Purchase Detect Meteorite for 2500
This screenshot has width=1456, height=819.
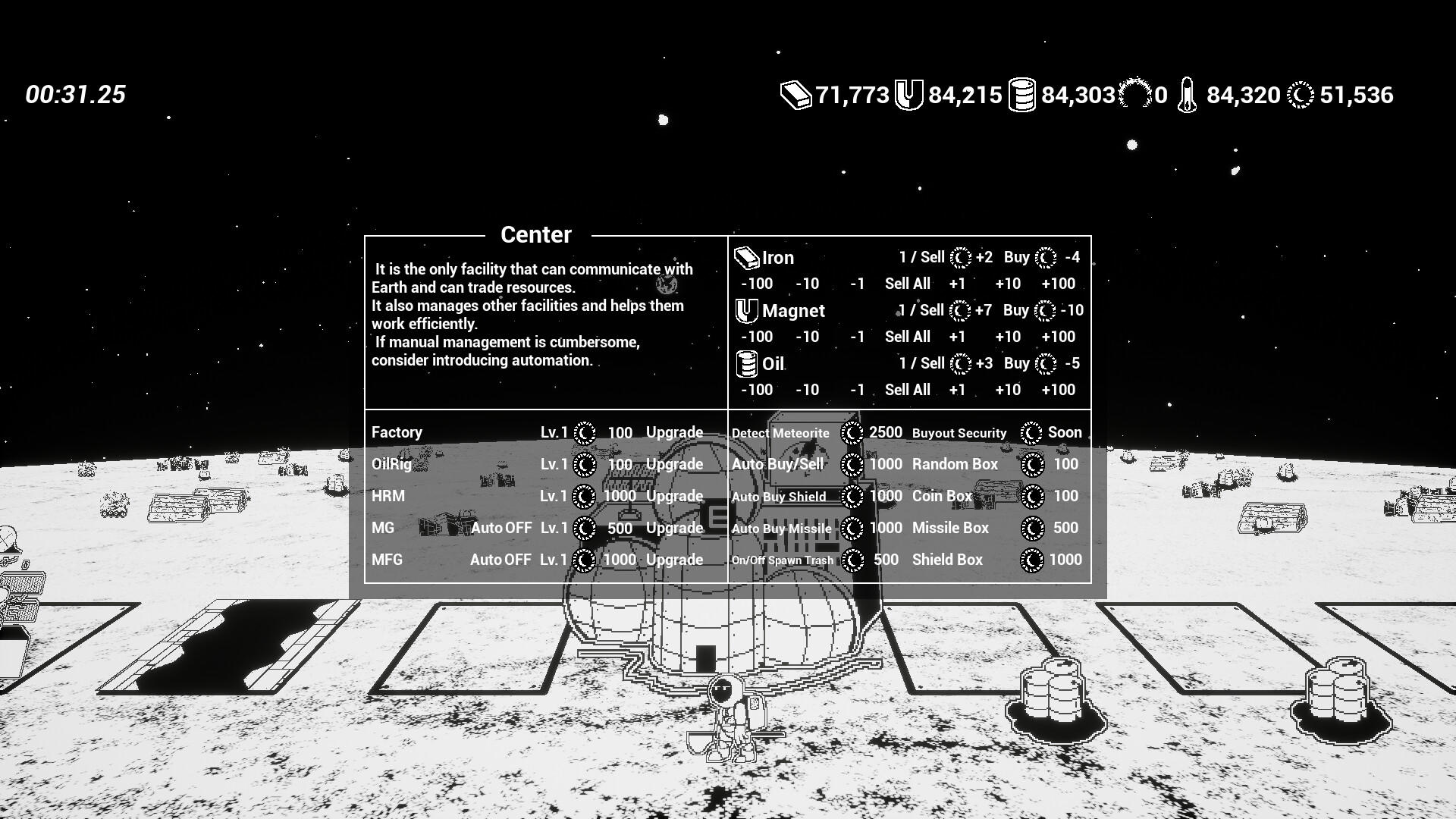[x=780, y=432]
